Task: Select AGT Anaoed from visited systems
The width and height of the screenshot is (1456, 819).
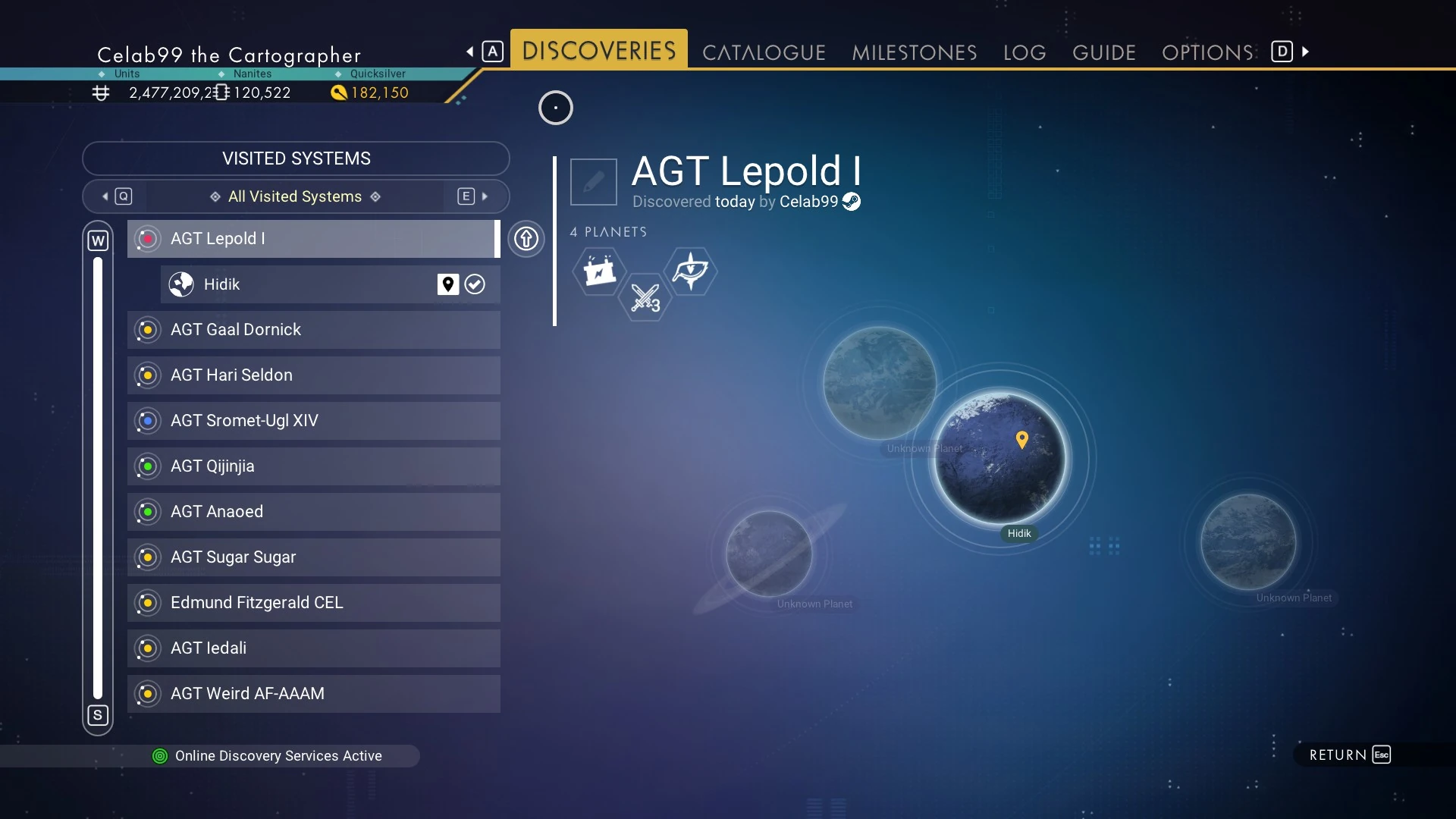Action: tap(313, 512)
